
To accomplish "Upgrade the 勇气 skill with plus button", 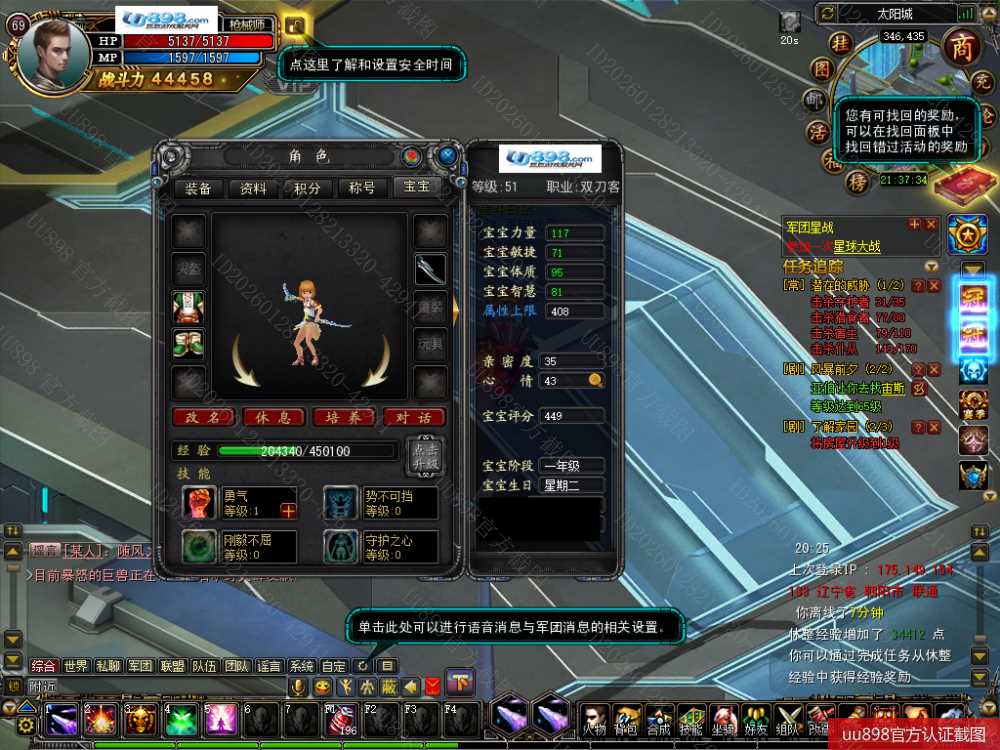I will pos(289,511).
